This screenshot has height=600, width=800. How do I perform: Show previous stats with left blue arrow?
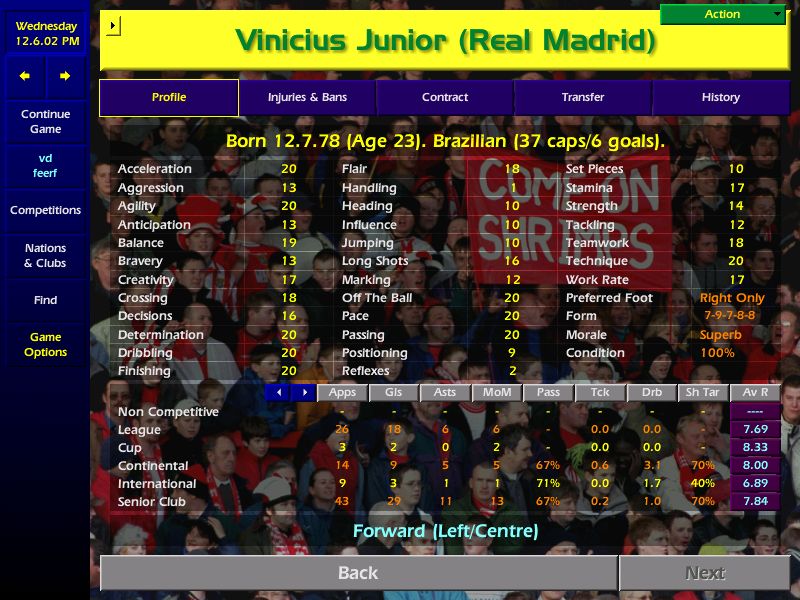[279, 393]
